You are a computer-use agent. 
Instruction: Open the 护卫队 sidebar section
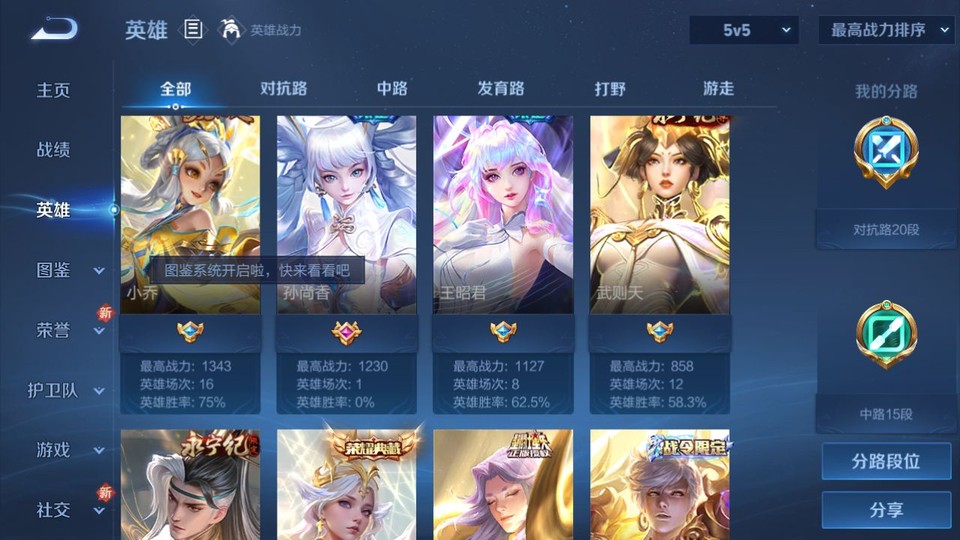[66, 390]
